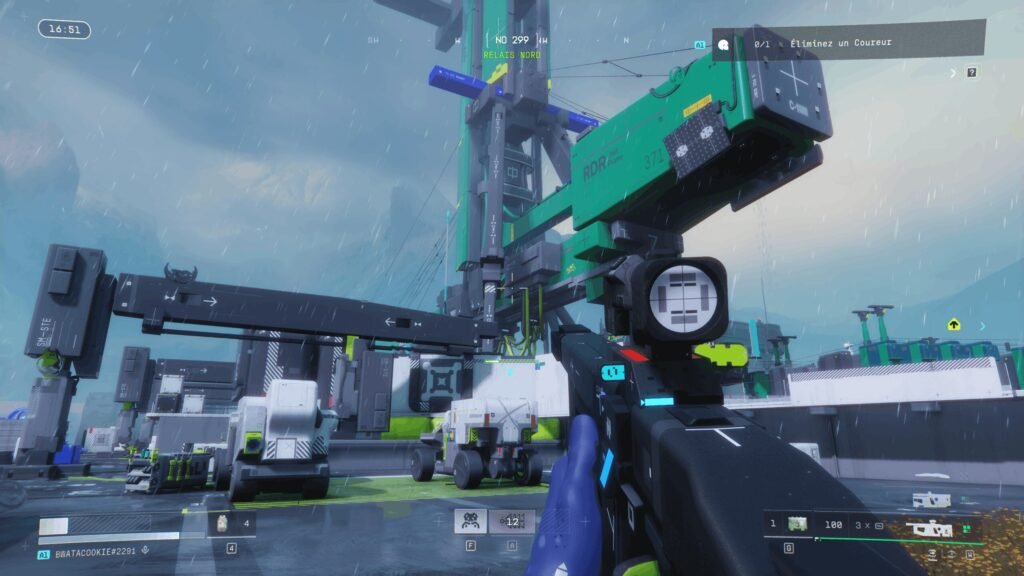Activate the drone ability icon

[471, 521]
